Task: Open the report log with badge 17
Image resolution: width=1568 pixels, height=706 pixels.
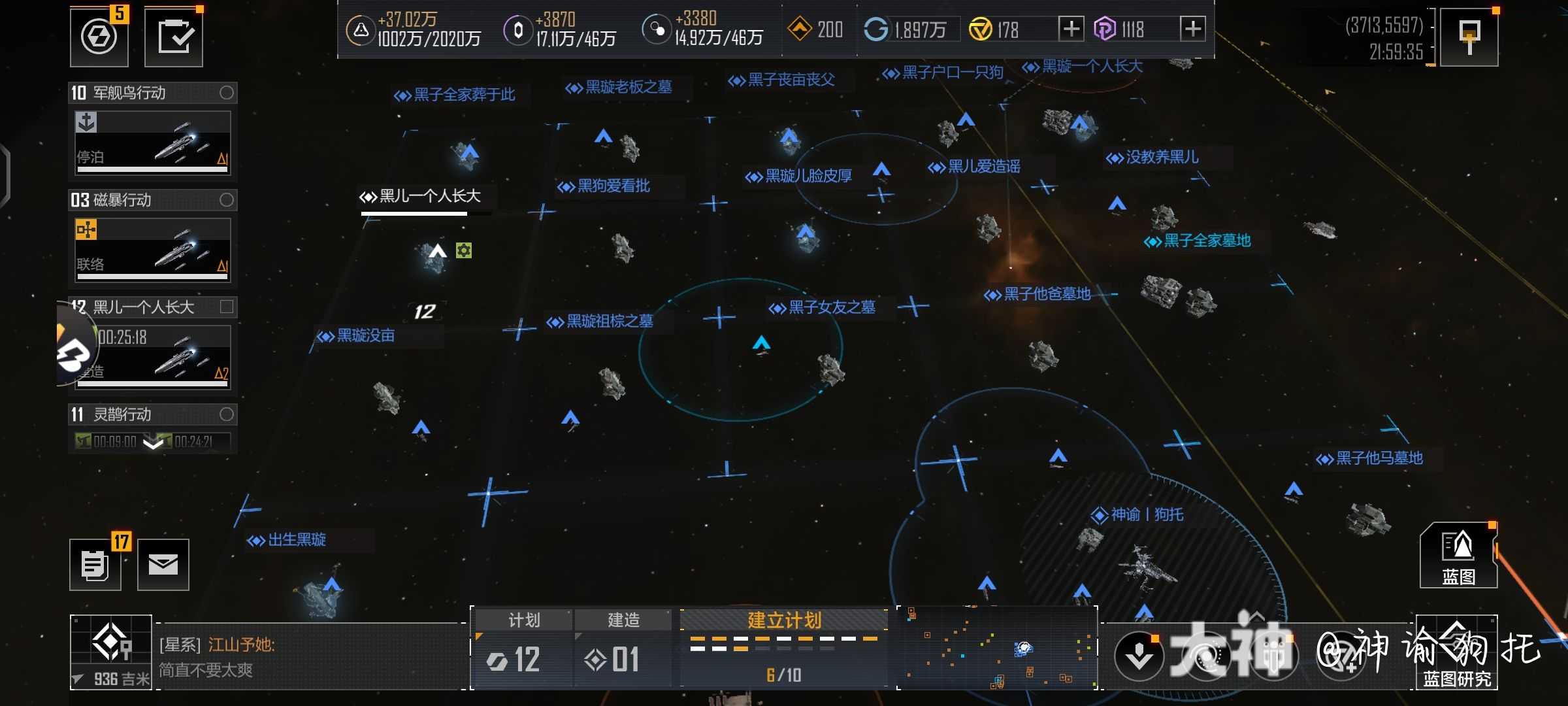Action: (x=95, y=565)
